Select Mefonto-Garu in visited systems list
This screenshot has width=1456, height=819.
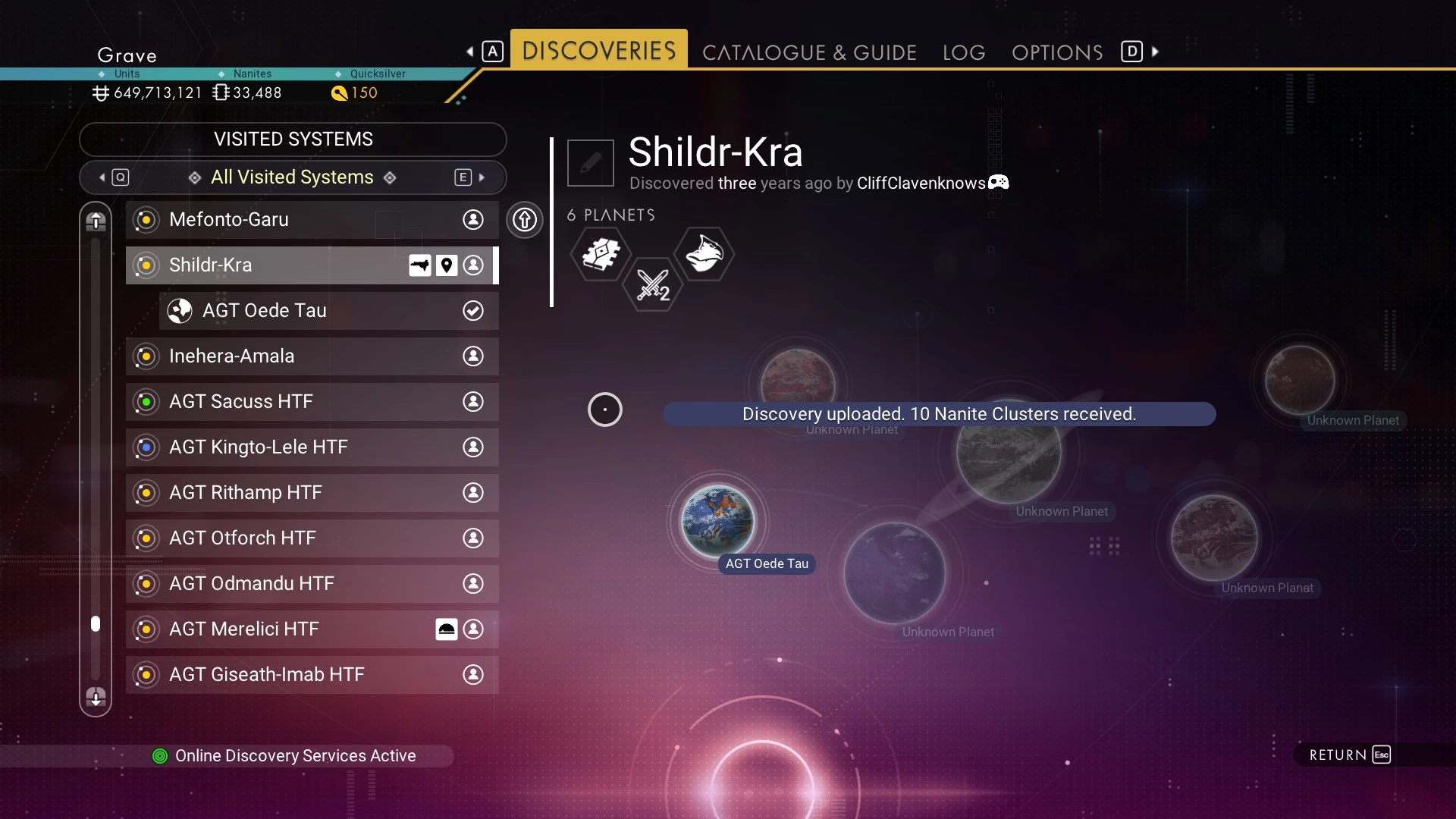pyautogui.click(x=312, y=220)
